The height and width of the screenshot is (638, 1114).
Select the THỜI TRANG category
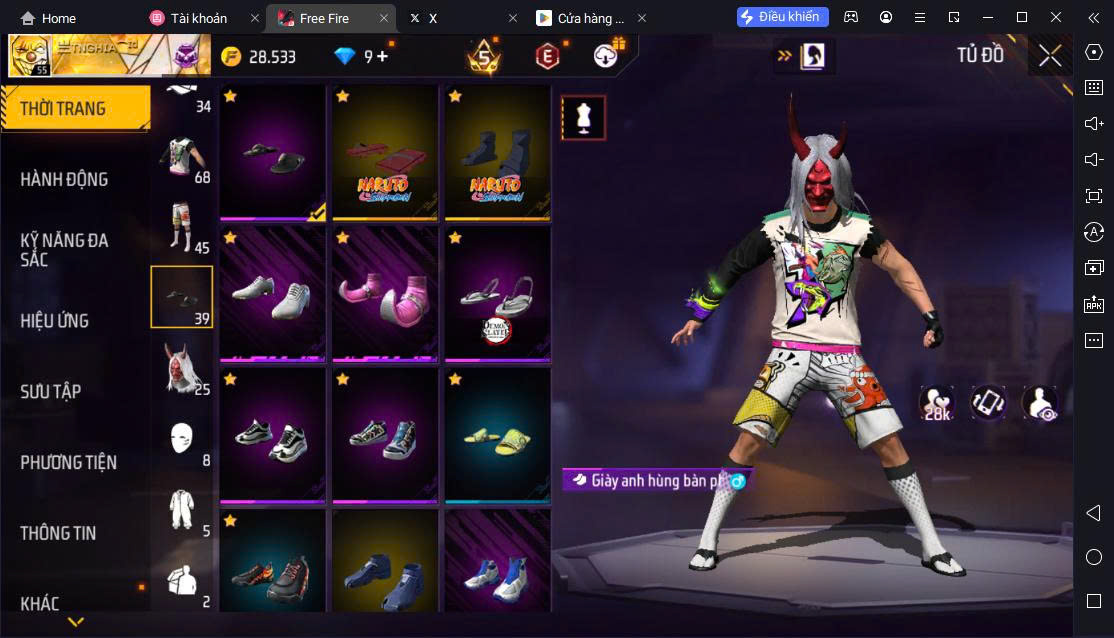pos(64,109)
